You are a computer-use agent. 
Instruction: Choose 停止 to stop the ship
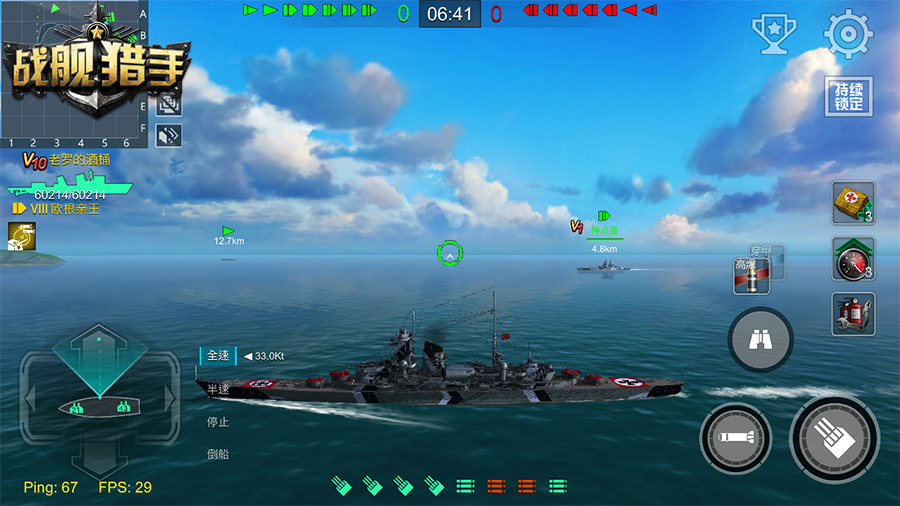pyautogui.click(x=218, y=421)
